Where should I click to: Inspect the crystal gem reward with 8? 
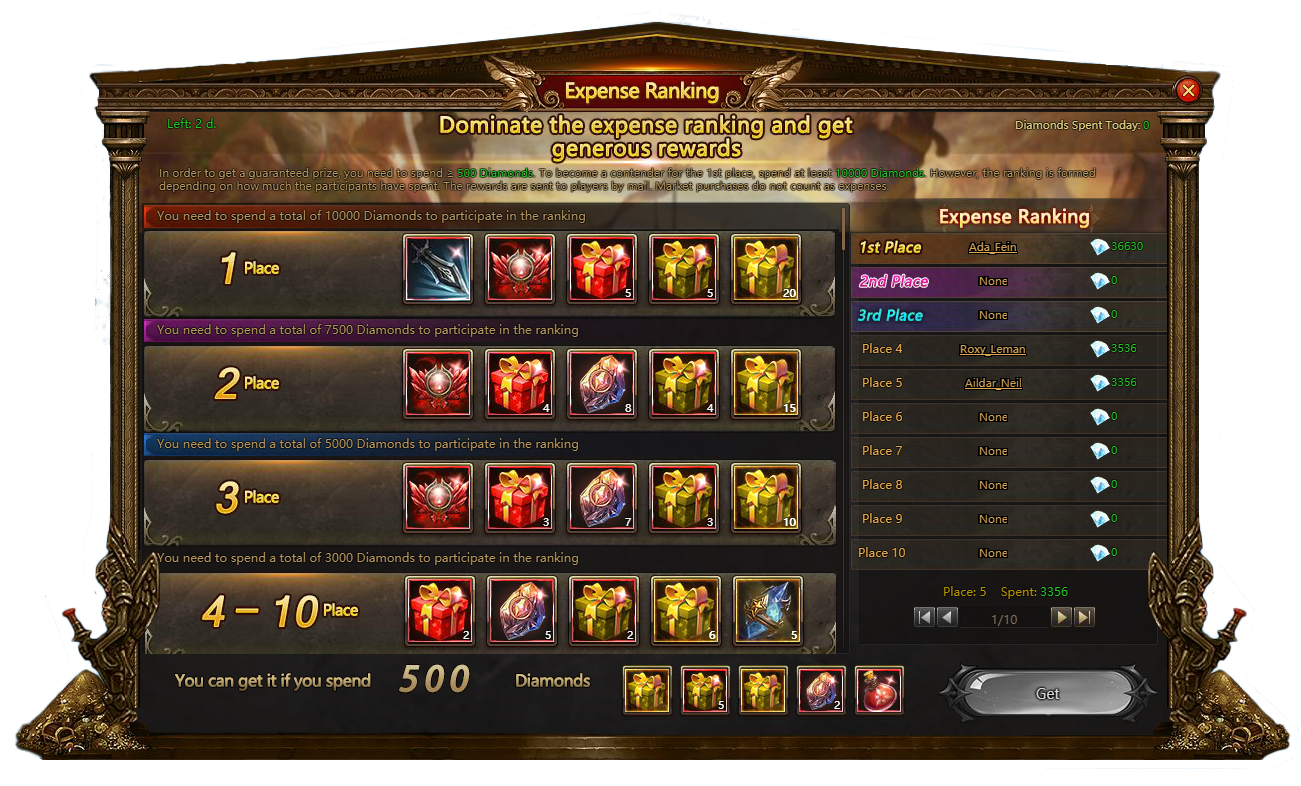click(x=602, y=383)
